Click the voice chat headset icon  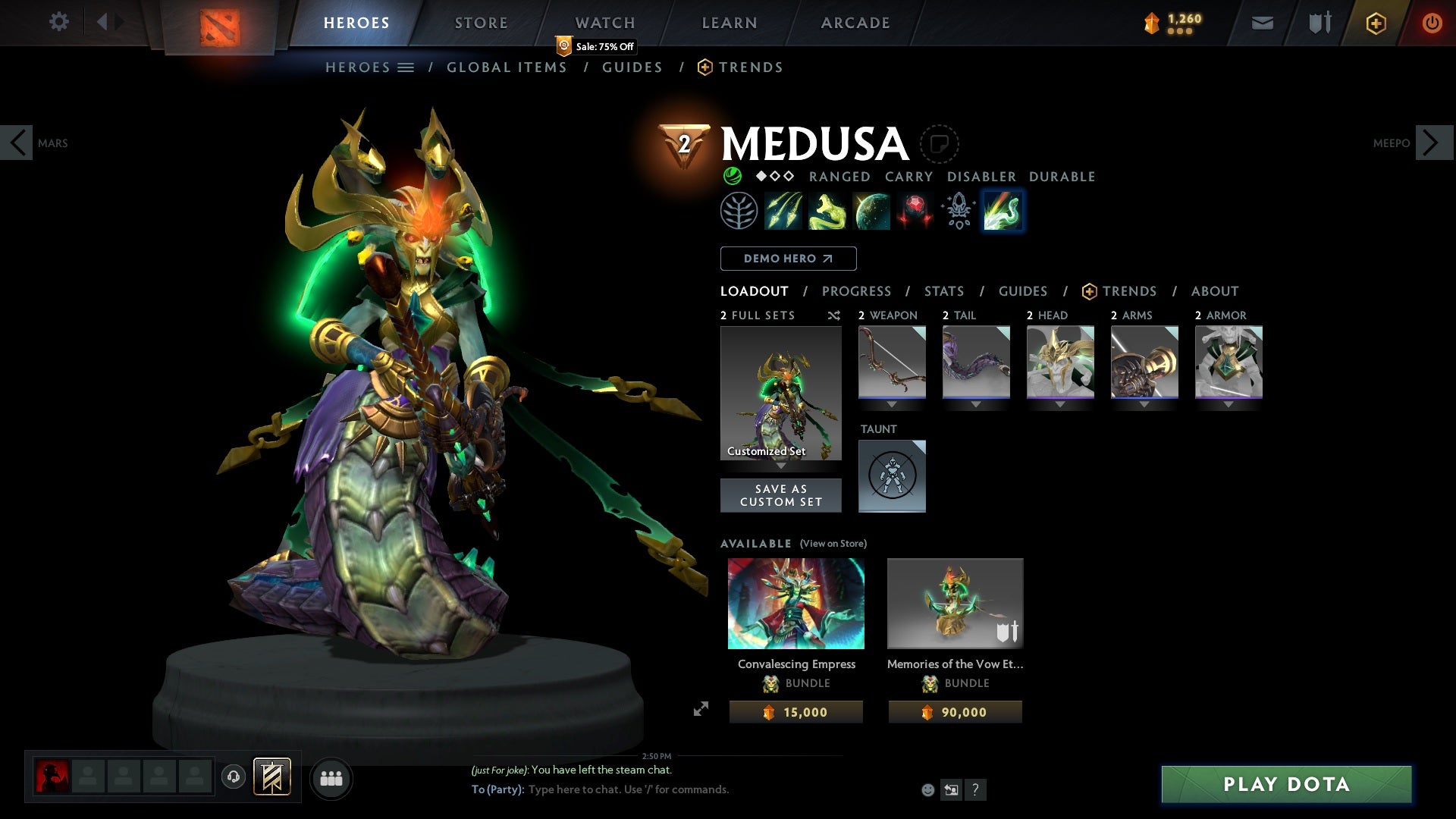pos(233,777)
